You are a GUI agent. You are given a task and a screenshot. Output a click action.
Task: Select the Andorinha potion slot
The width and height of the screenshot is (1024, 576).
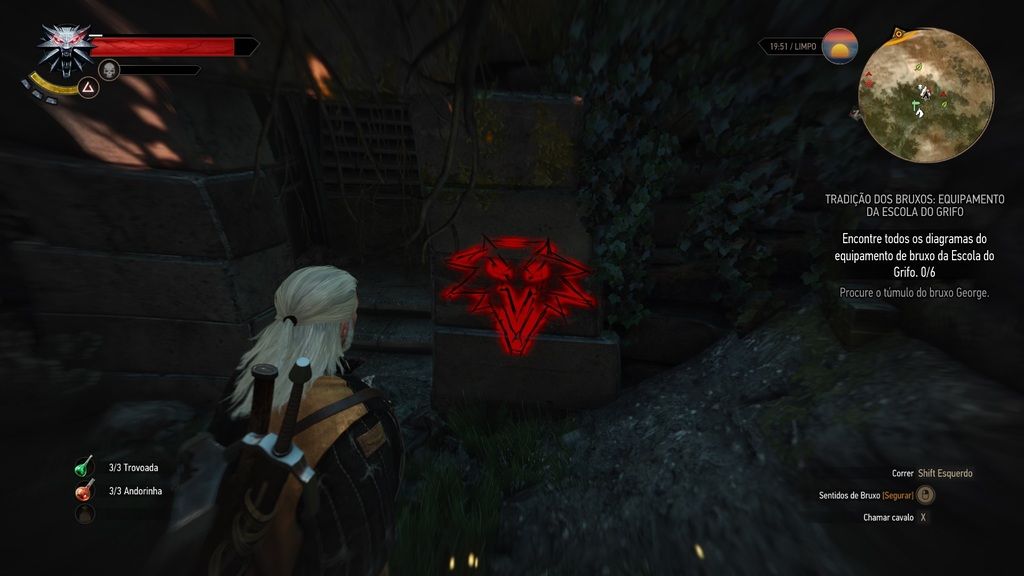tap(84, 491)
